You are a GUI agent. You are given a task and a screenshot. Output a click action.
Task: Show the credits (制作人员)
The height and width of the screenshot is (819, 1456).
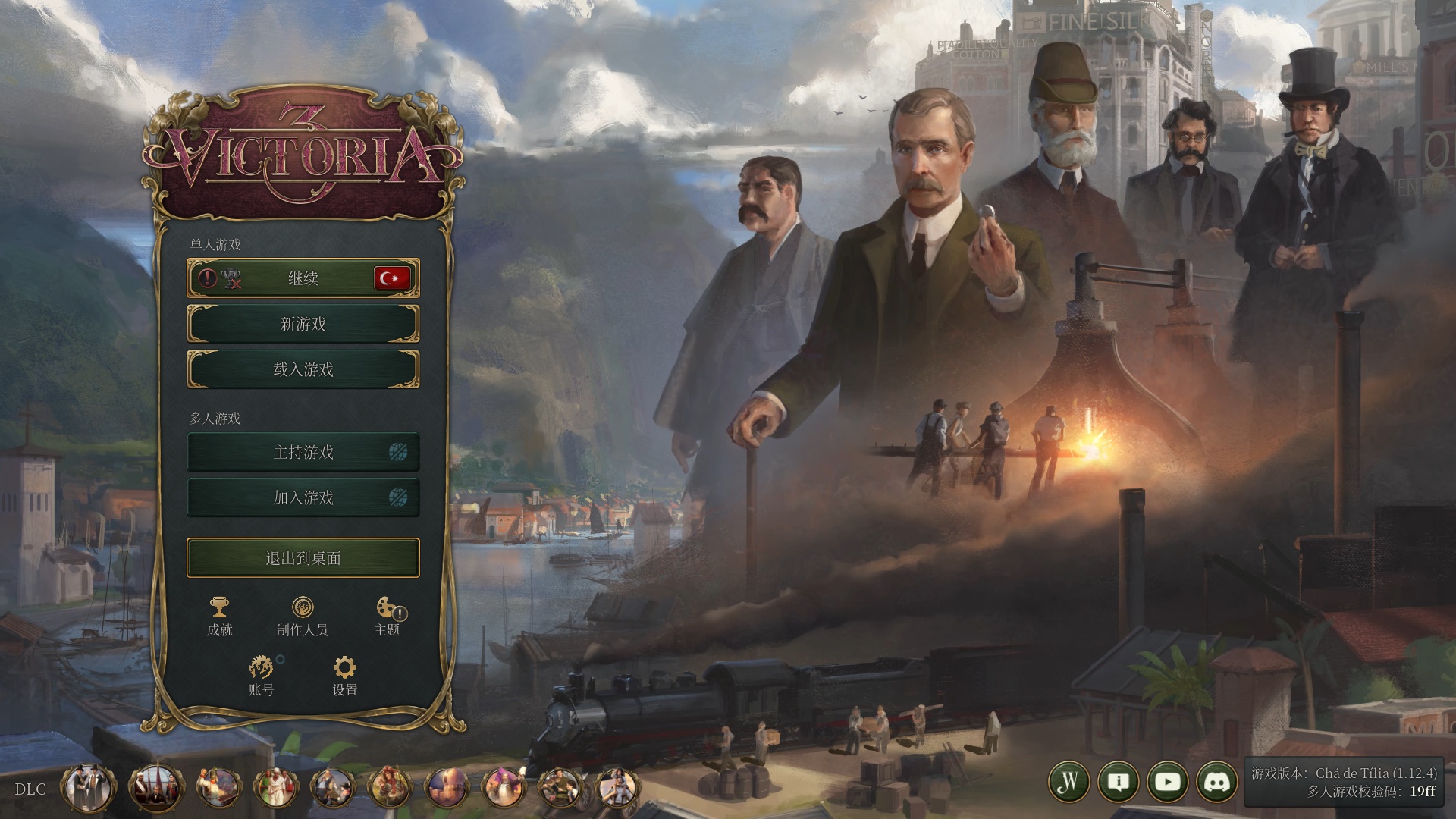(x=303, y=616)
